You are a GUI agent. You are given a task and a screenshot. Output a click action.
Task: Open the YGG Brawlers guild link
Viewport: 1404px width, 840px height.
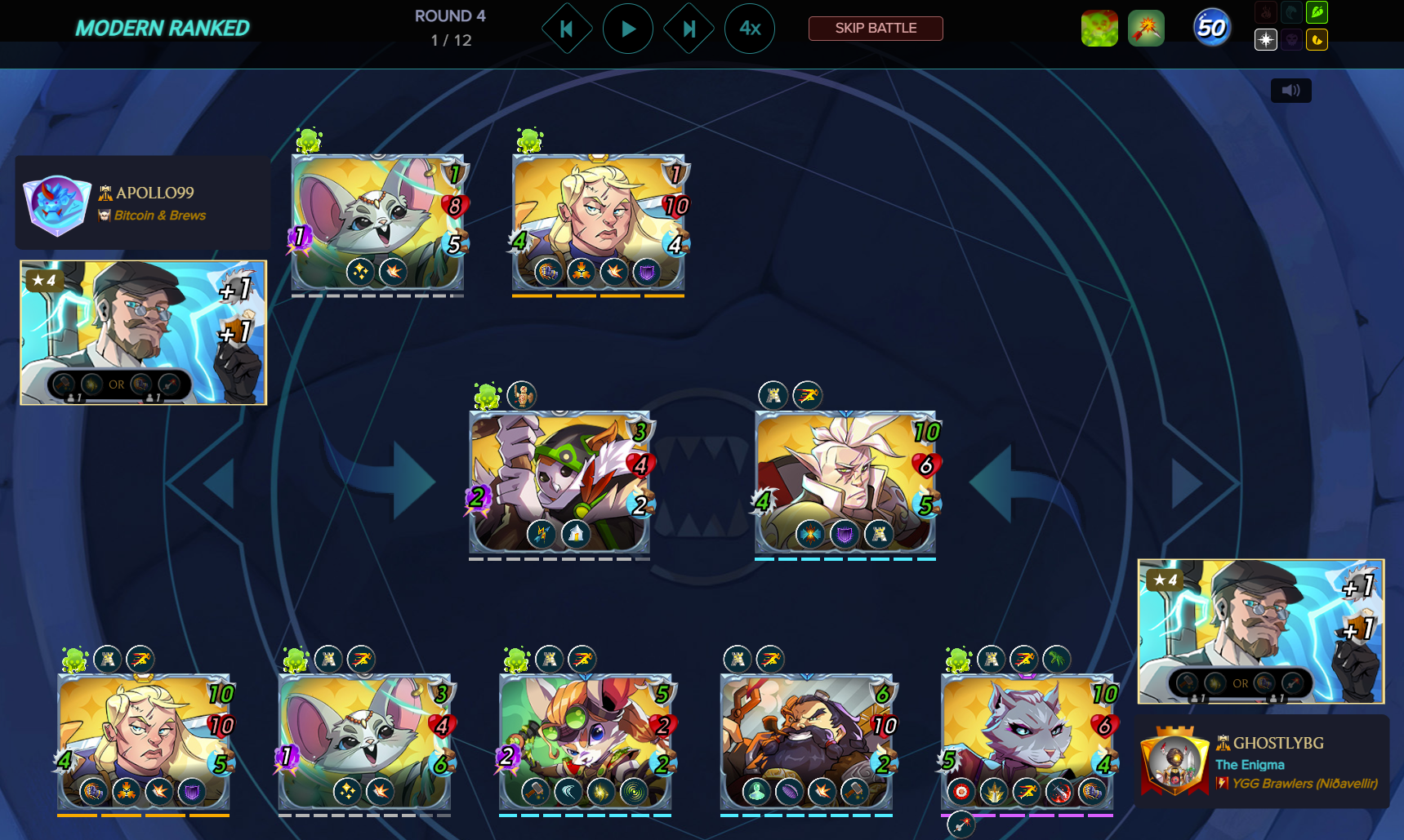(x=1304, y=784)
